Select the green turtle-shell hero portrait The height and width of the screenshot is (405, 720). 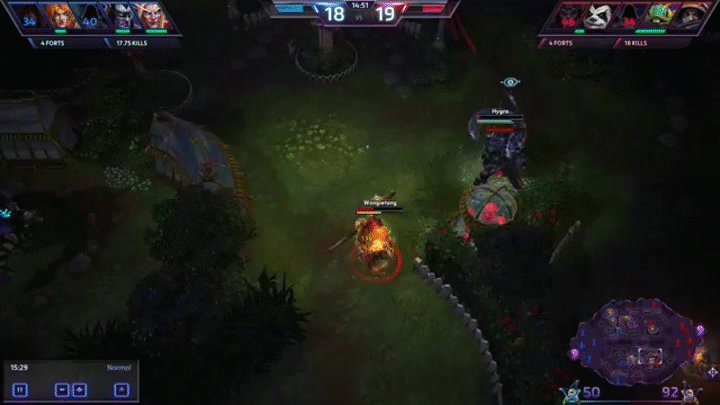pos(658,16)
